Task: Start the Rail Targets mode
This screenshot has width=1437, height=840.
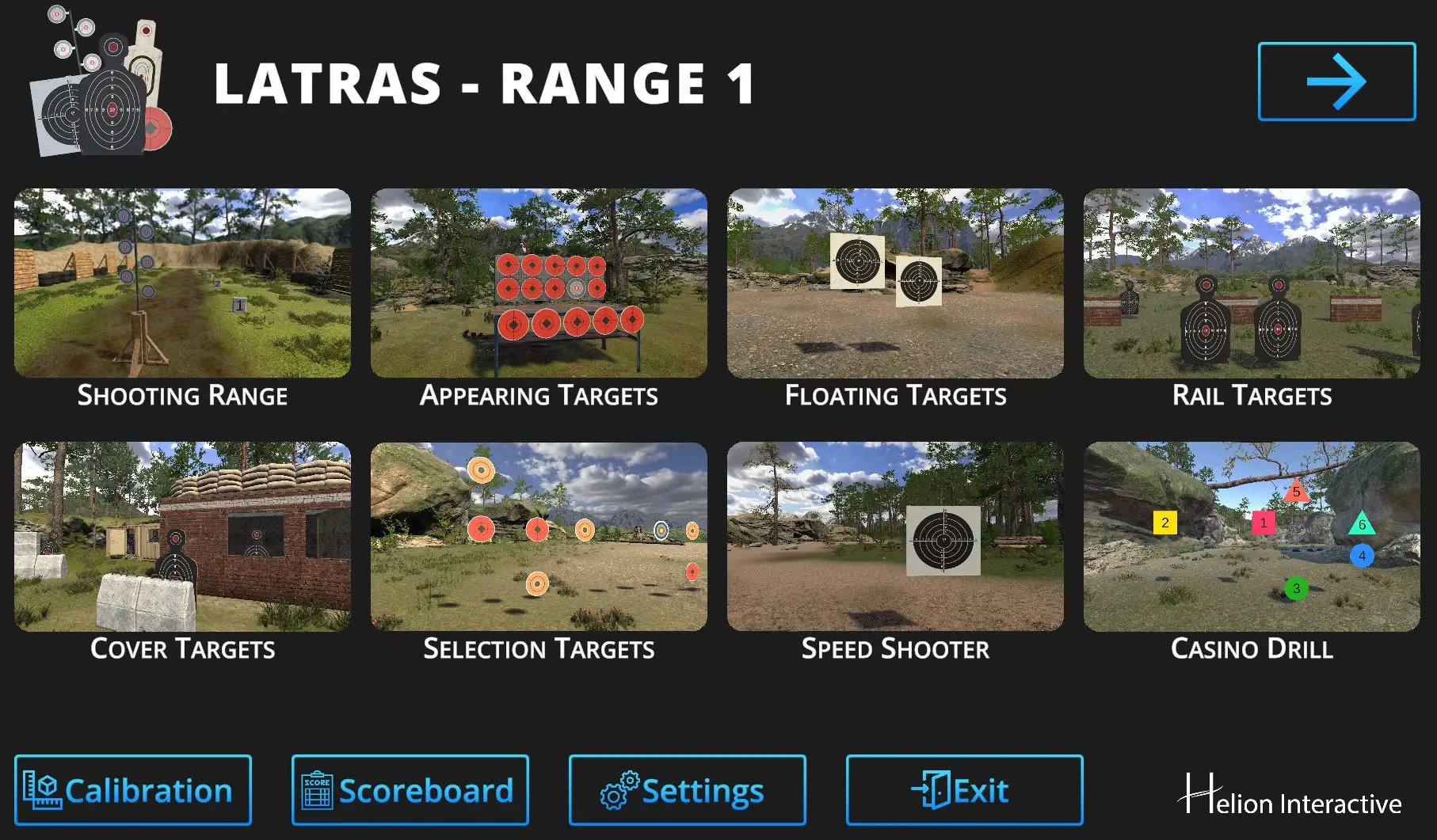Action: coord(1252,283)
